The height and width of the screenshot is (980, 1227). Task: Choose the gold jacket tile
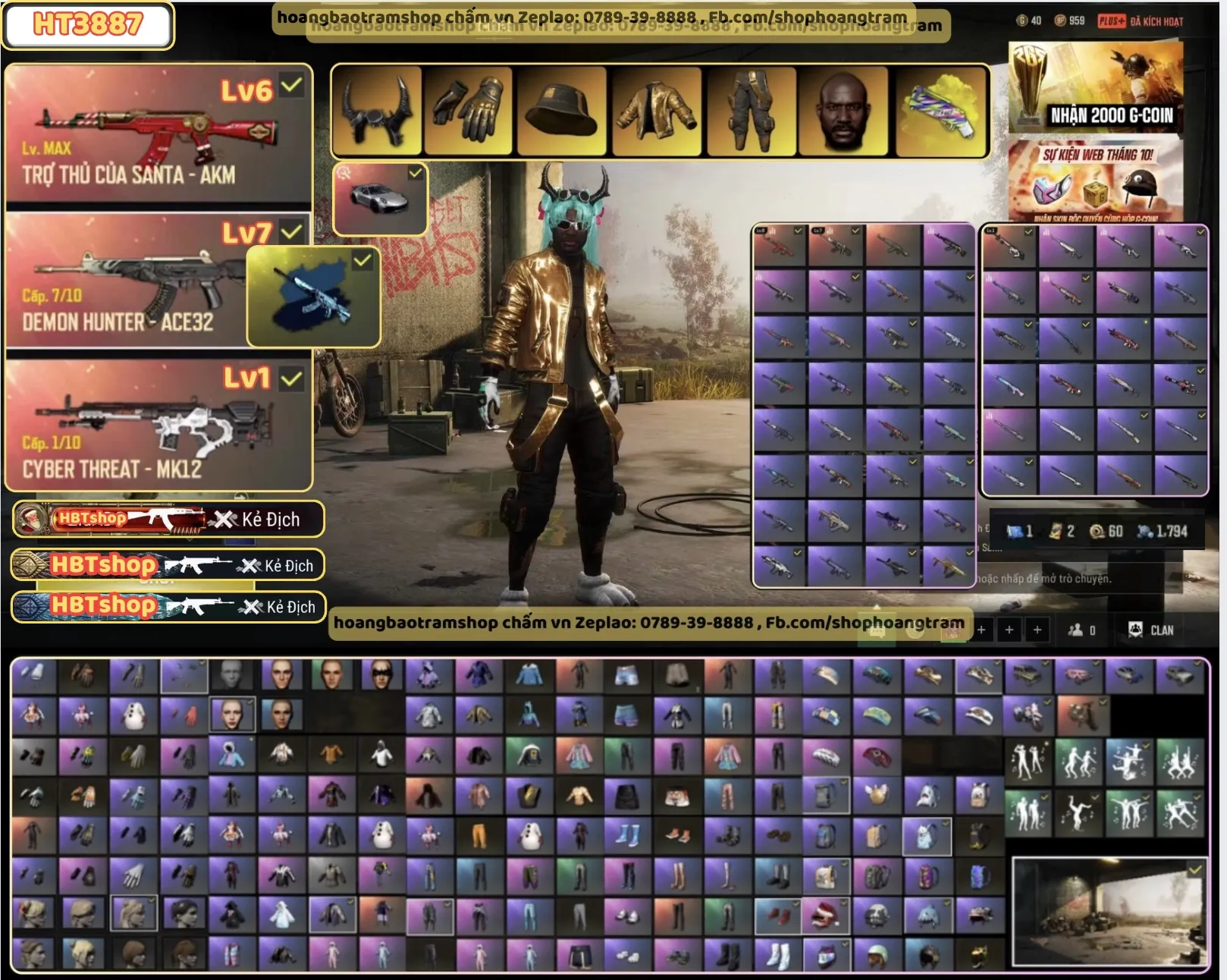pos(656,112)
